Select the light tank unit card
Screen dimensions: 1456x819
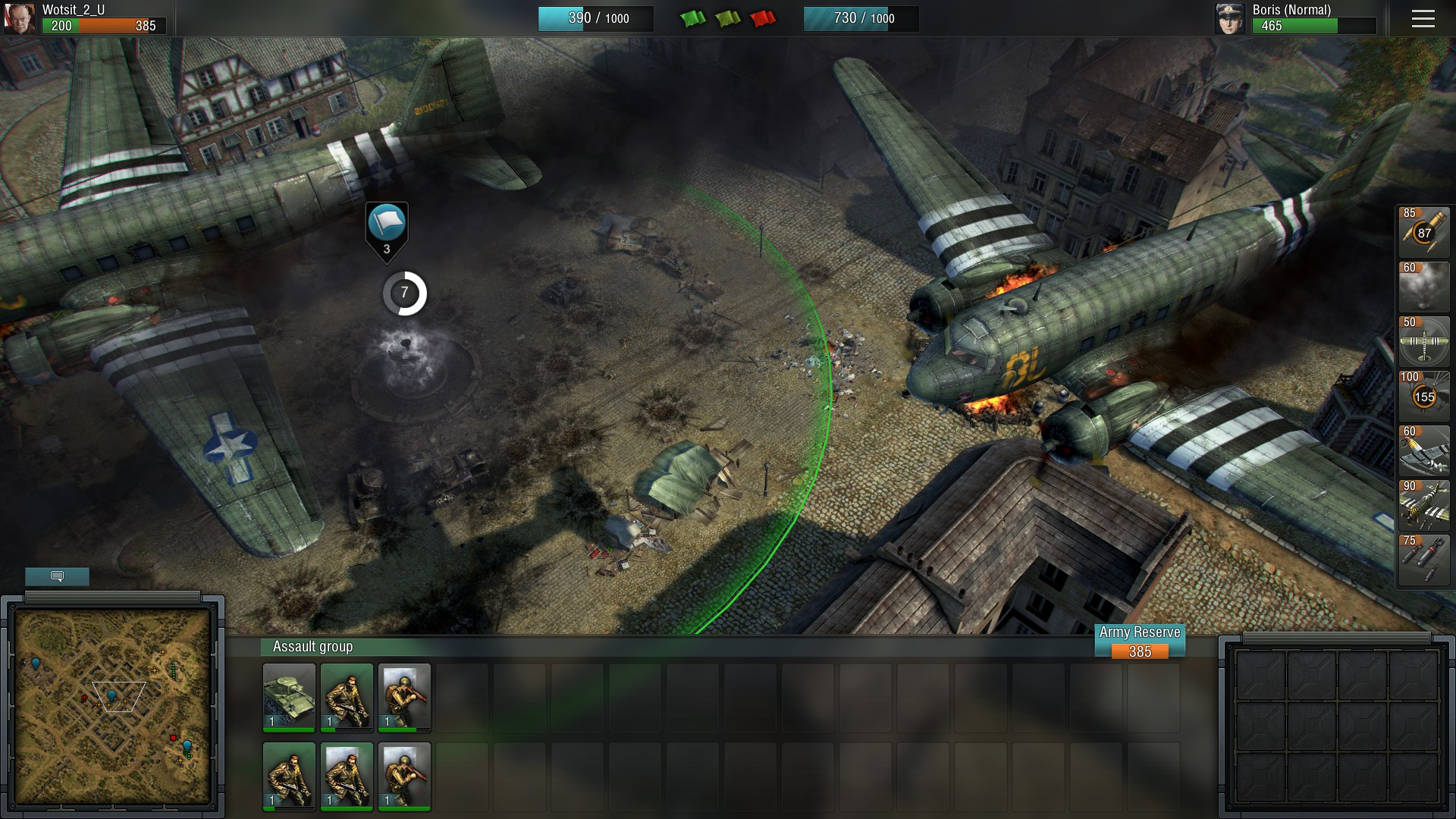click(x=289, y=698)
